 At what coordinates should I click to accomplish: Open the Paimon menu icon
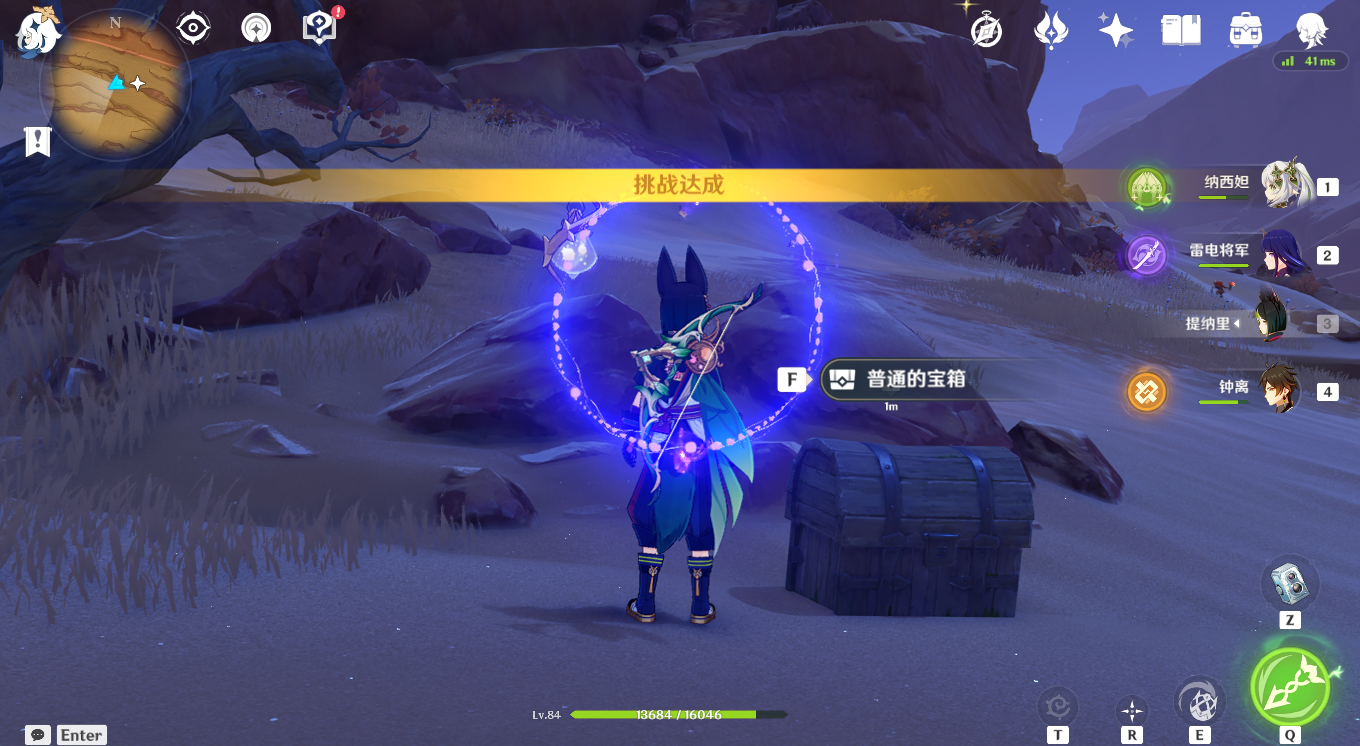pos(36,33)
